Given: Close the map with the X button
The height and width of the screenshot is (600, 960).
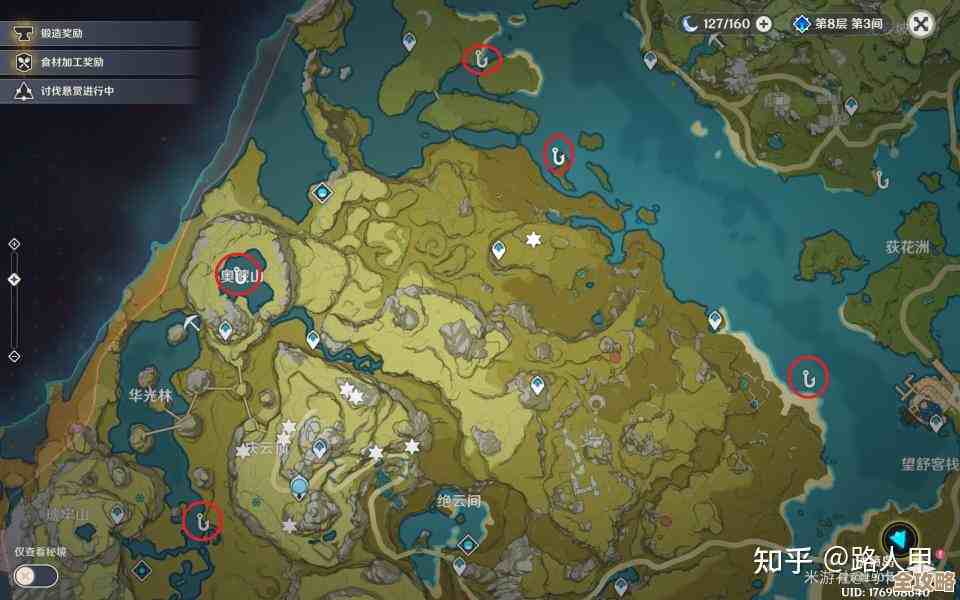Looking at the screenshot, I should [x=921, y=24].
